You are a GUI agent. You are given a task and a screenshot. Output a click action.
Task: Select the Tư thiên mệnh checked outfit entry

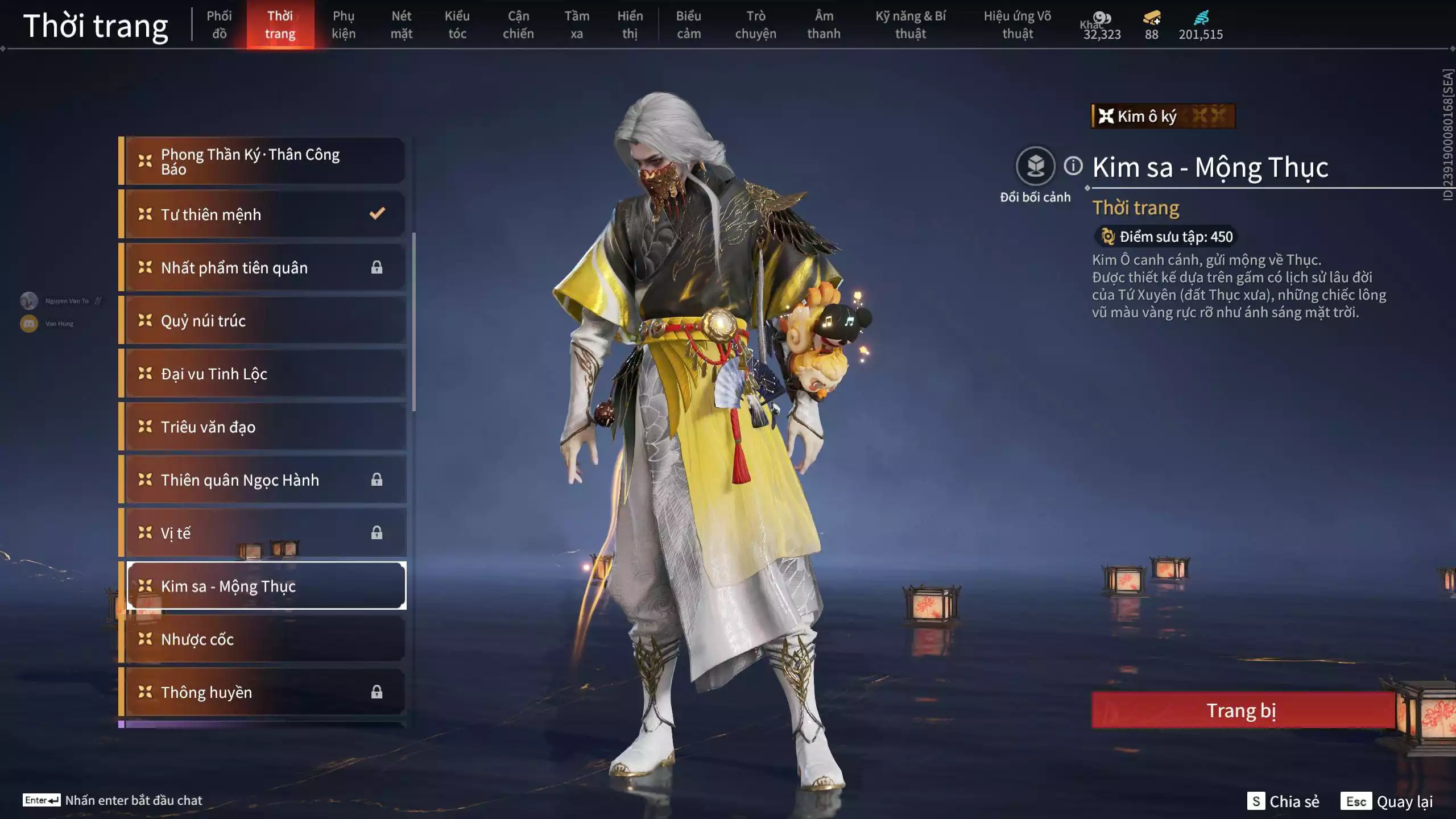262,214
